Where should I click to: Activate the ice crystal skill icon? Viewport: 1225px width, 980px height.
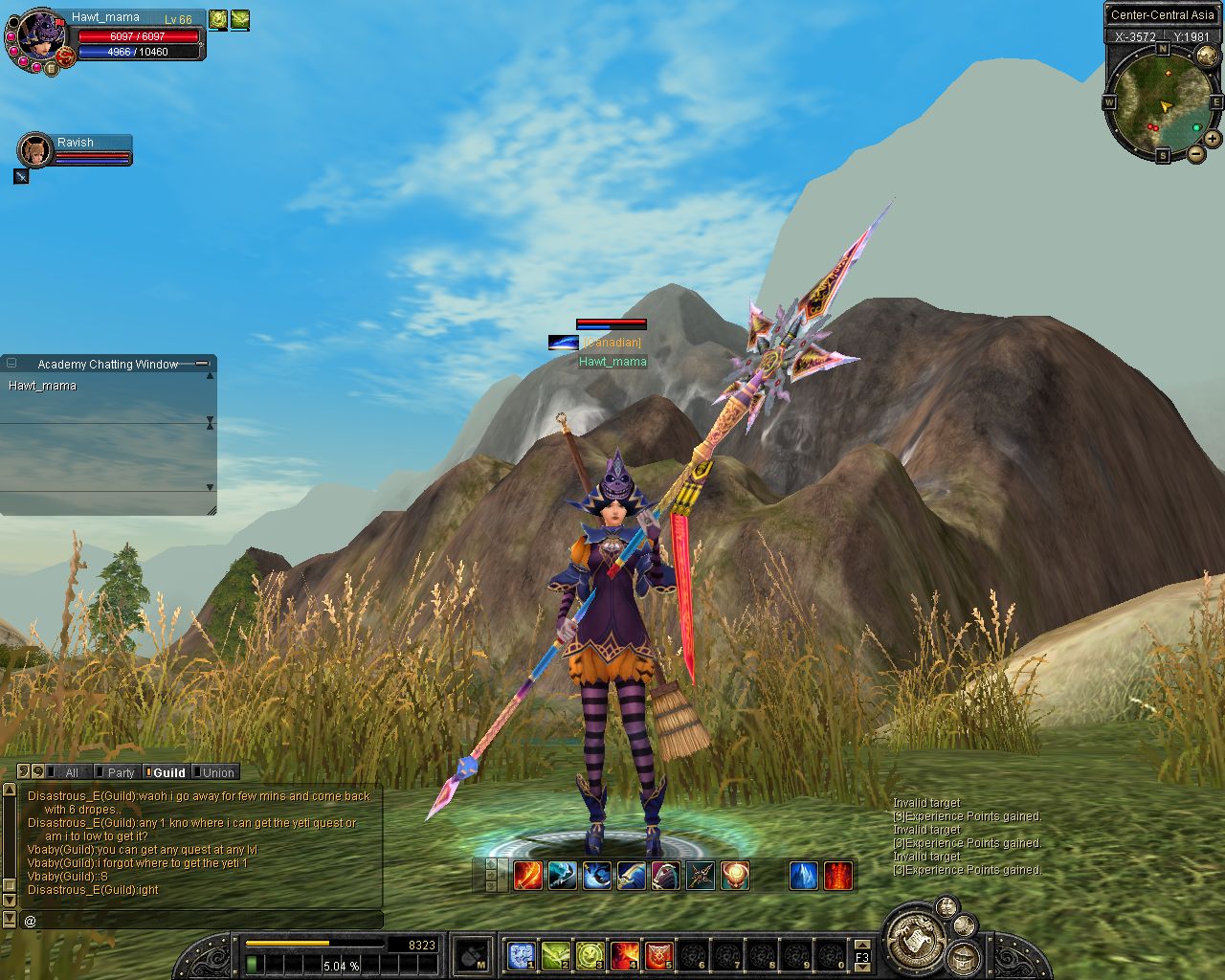pyautogui.click(x=803, y=876)
